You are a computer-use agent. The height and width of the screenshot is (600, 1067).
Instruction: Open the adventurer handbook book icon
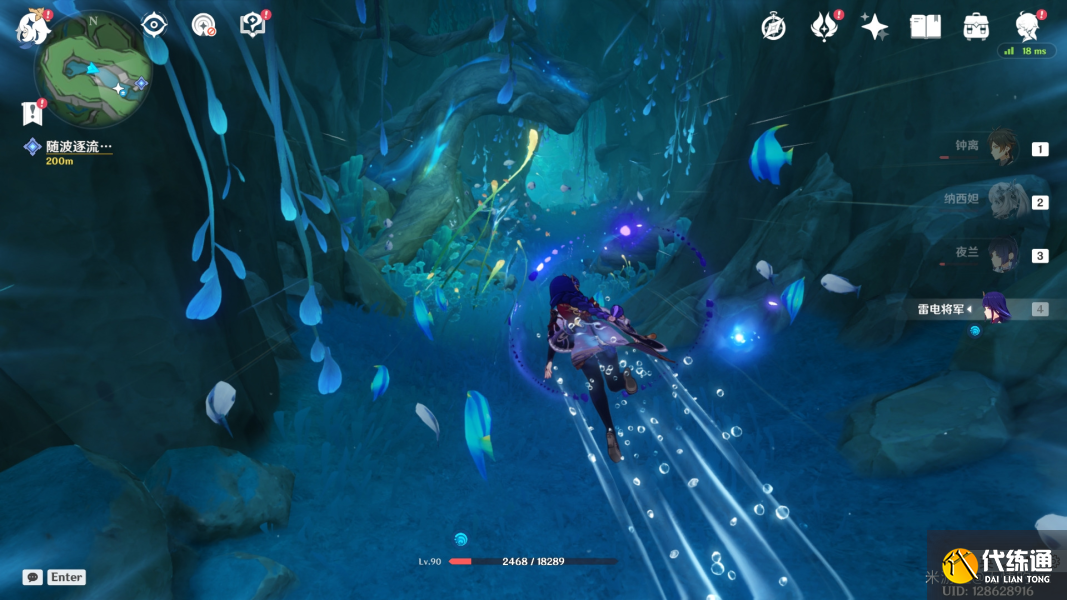click(x=925, y=27)
